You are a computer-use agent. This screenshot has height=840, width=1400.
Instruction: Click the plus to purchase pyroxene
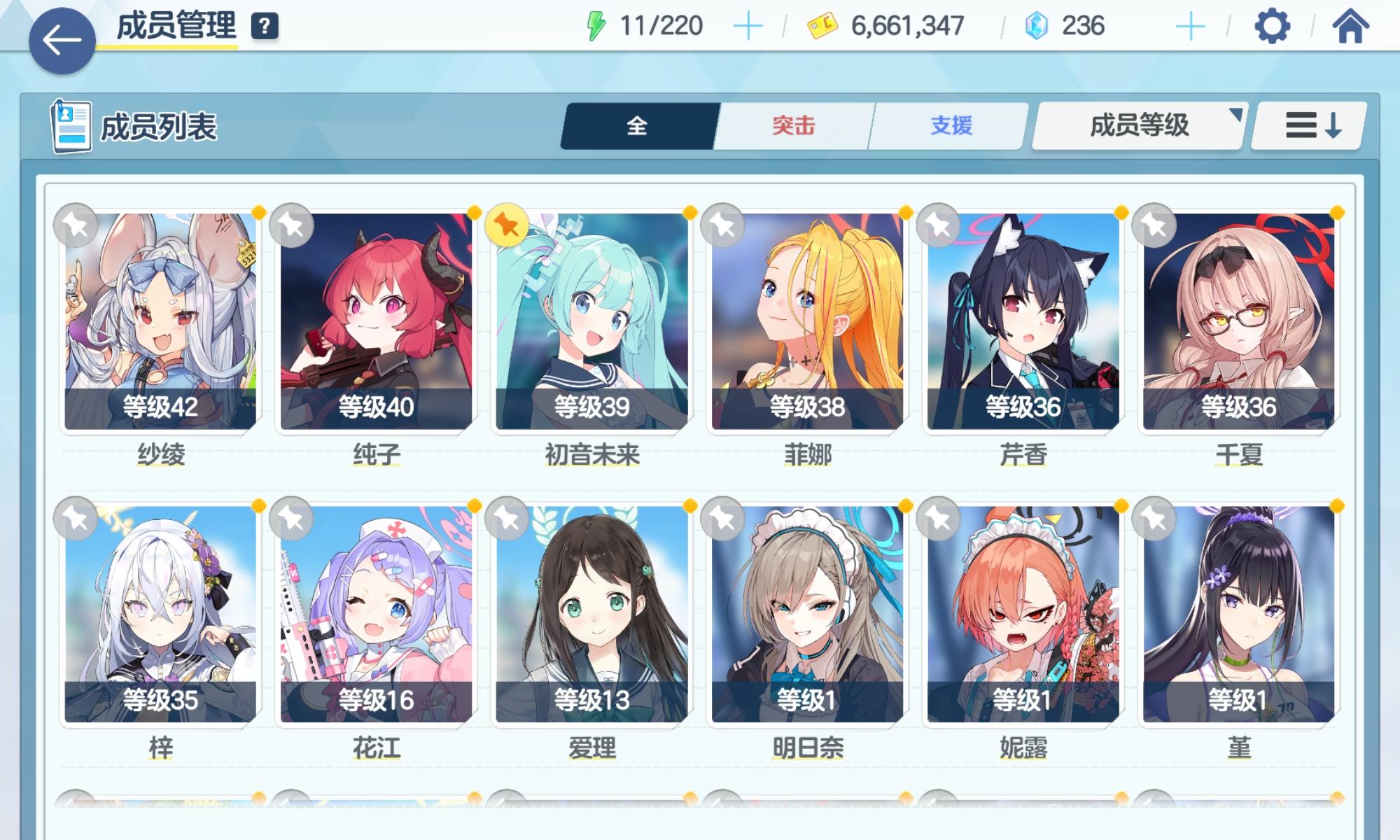point(1190,25)
